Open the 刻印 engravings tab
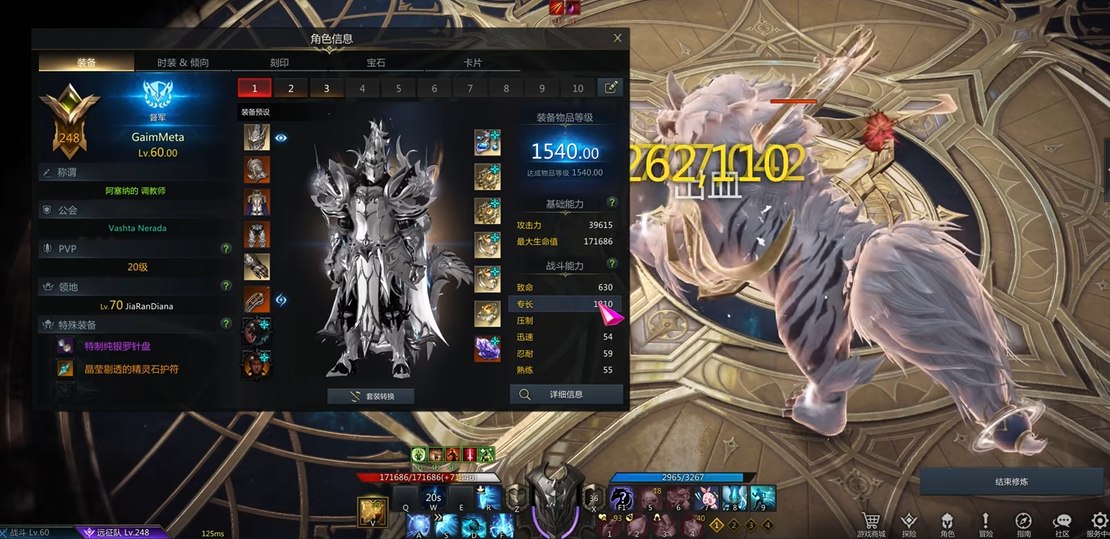Viewport: 1110px width, 539px height. click(x=280, y=62)
